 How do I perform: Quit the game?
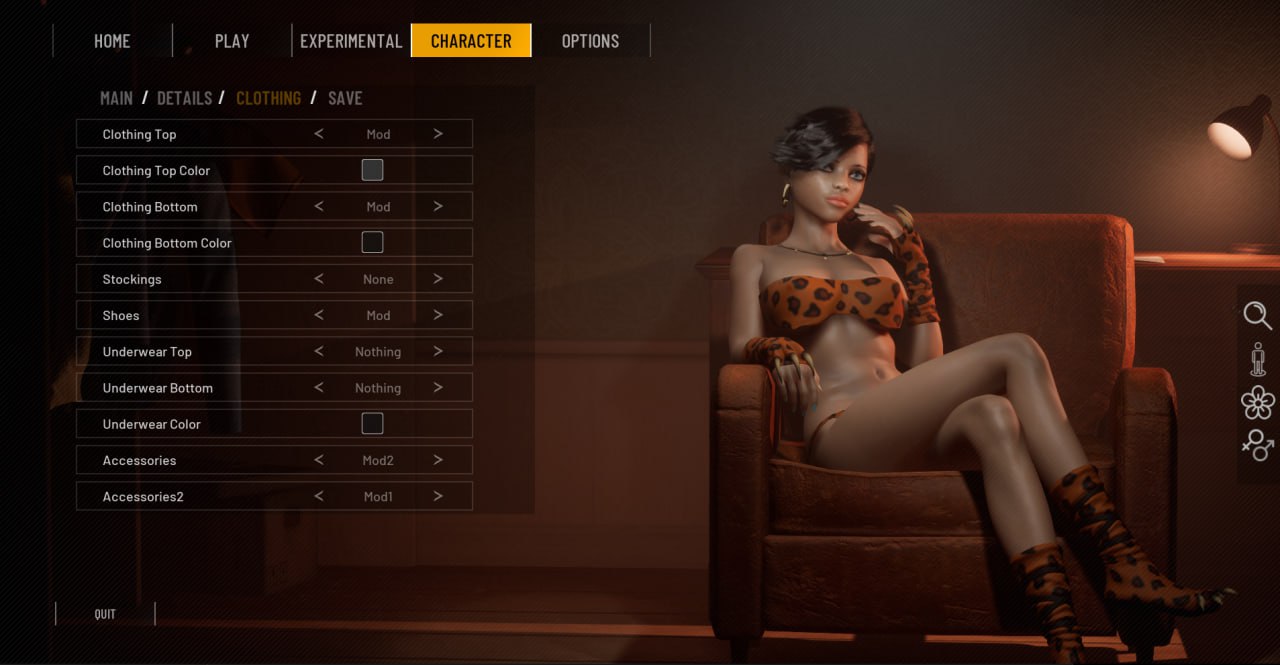(x=105, y=614)
